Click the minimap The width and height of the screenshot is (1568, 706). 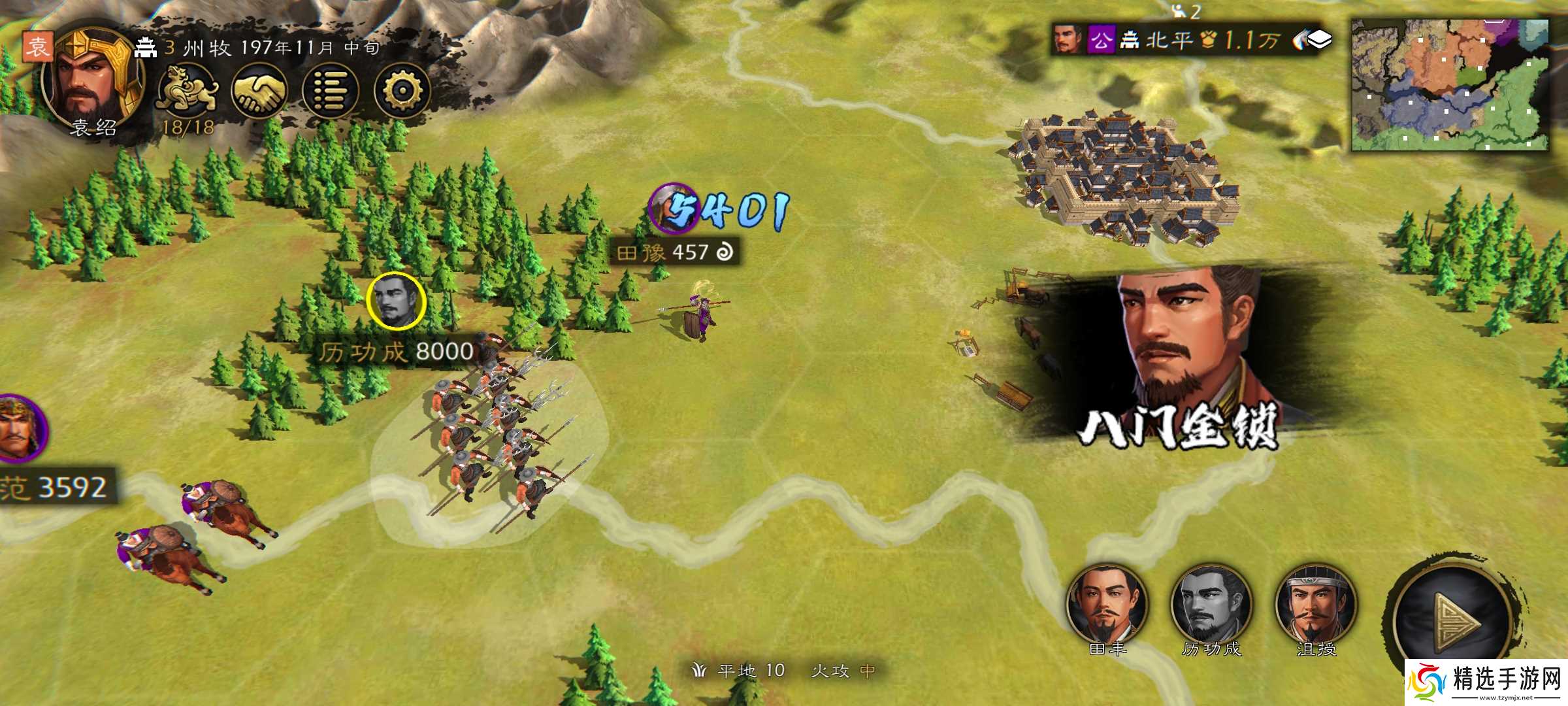pos(1449,85)
